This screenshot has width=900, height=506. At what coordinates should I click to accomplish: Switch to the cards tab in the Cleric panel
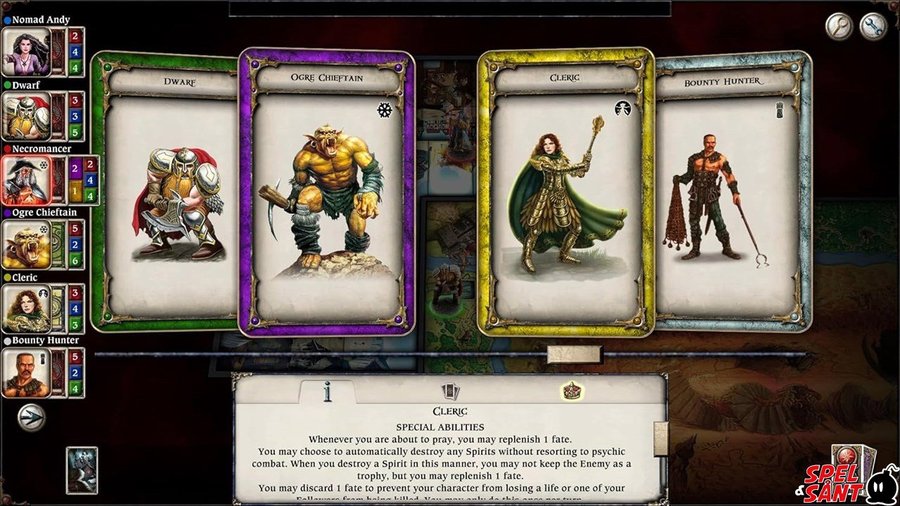[450, 392]
